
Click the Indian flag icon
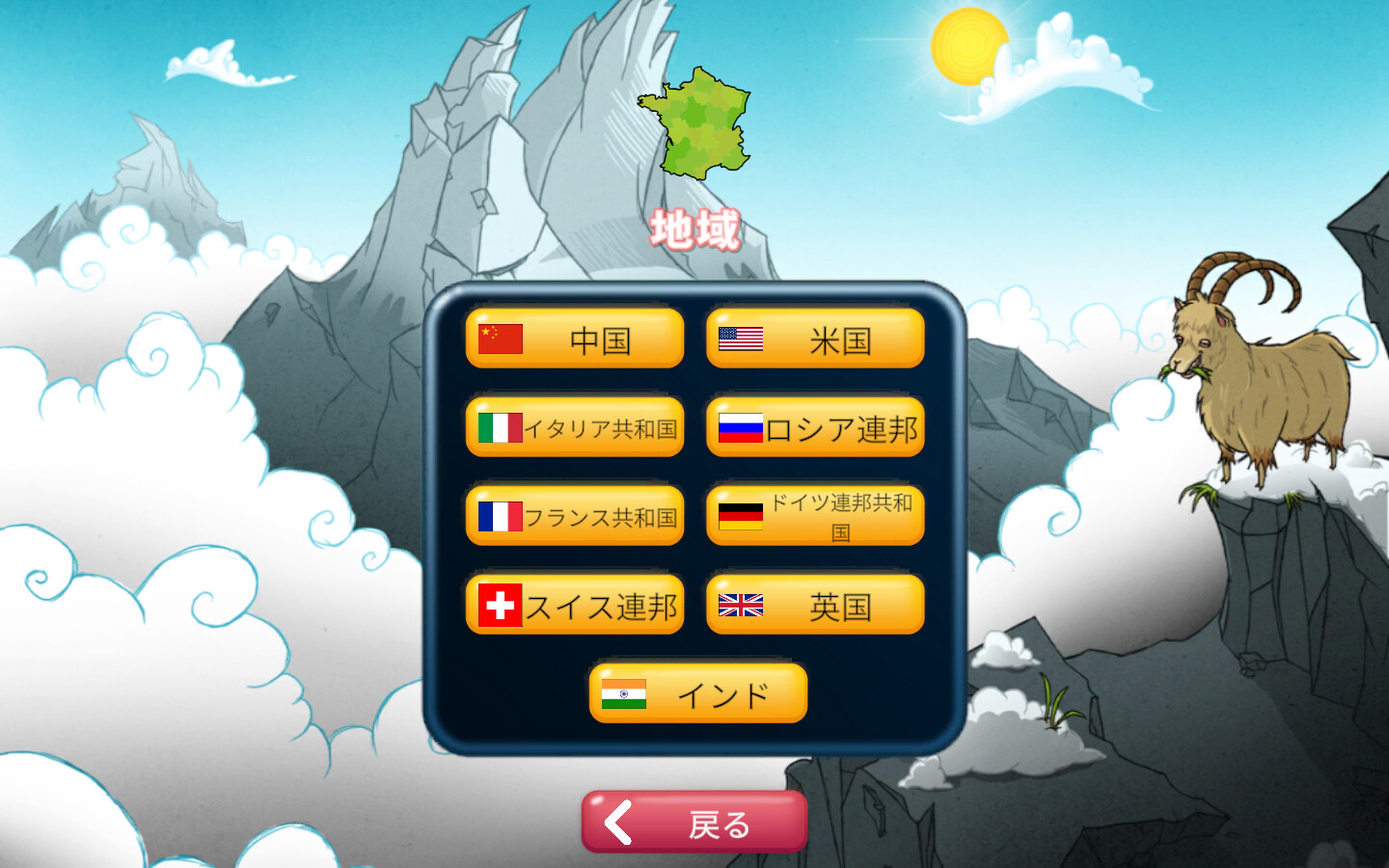(622, 693)
